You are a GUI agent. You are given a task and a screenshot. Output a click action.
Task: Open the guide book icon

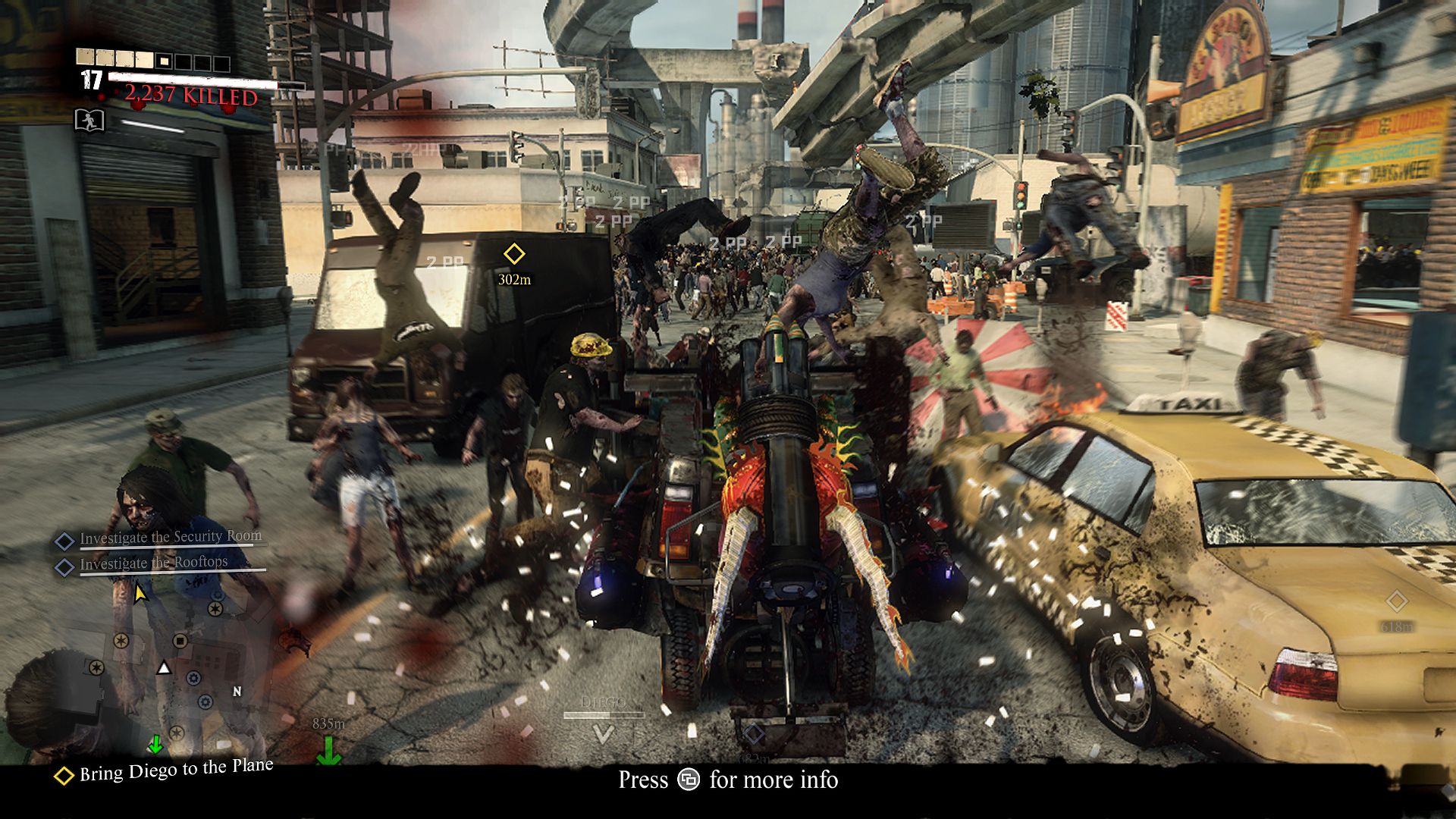click(x=89, y=120)
